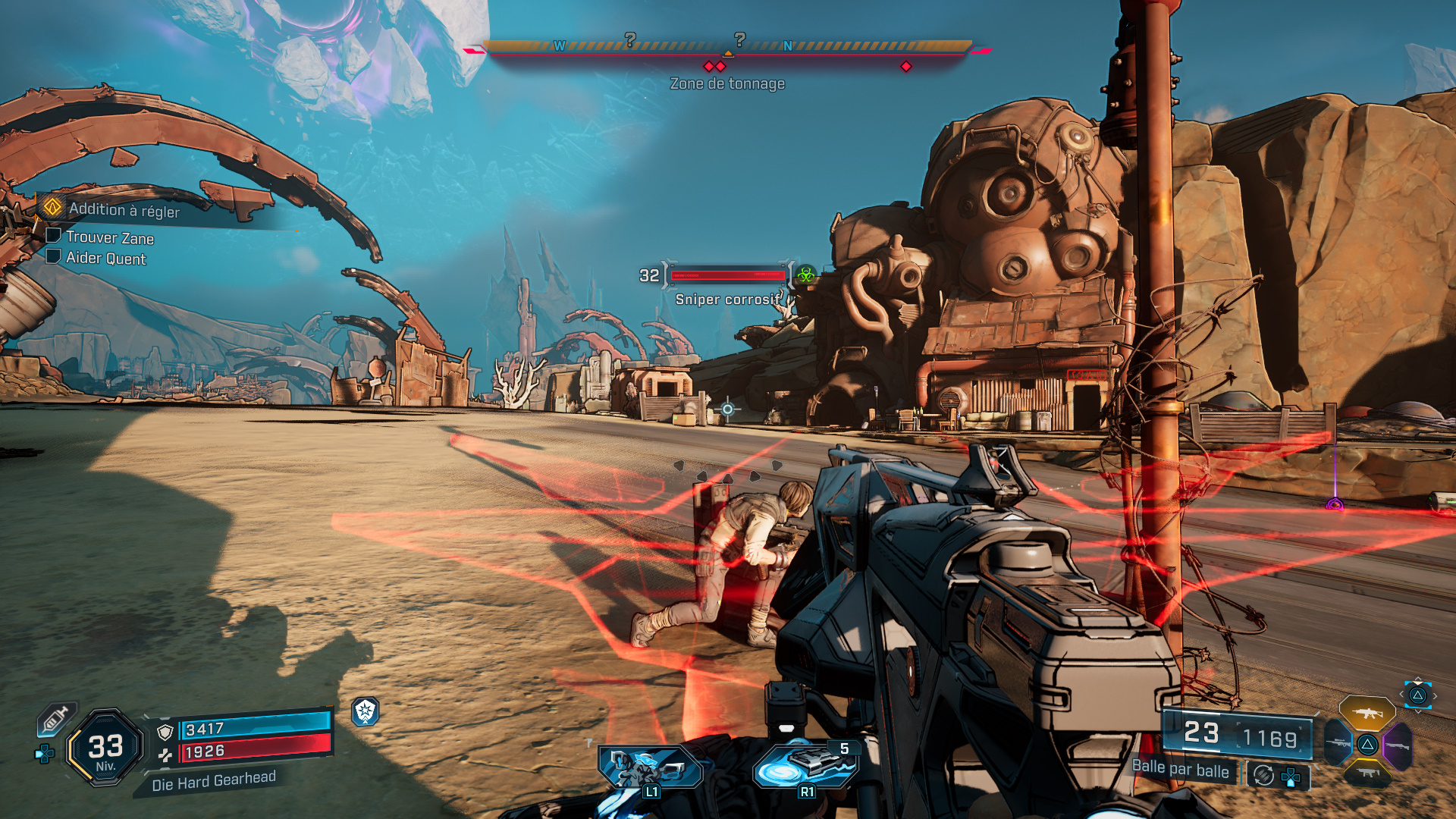Toggle the ammo firing mode switch icon
This screenshot has width=1456, height=819.
pyautogui.click(x=1263, y=775)
